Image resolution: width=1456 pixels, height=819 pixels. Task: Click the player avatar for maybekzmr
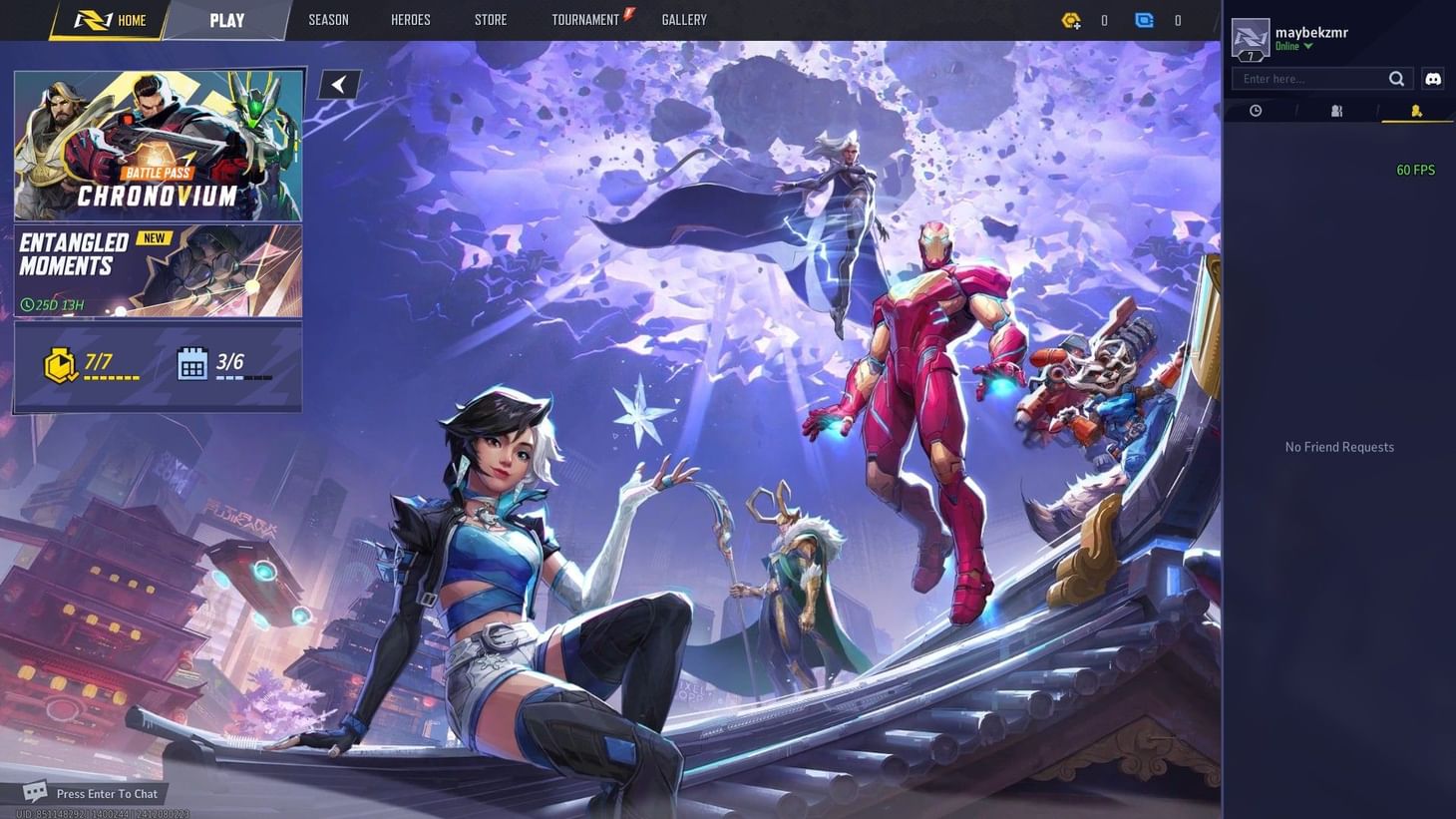(1251, 38)
